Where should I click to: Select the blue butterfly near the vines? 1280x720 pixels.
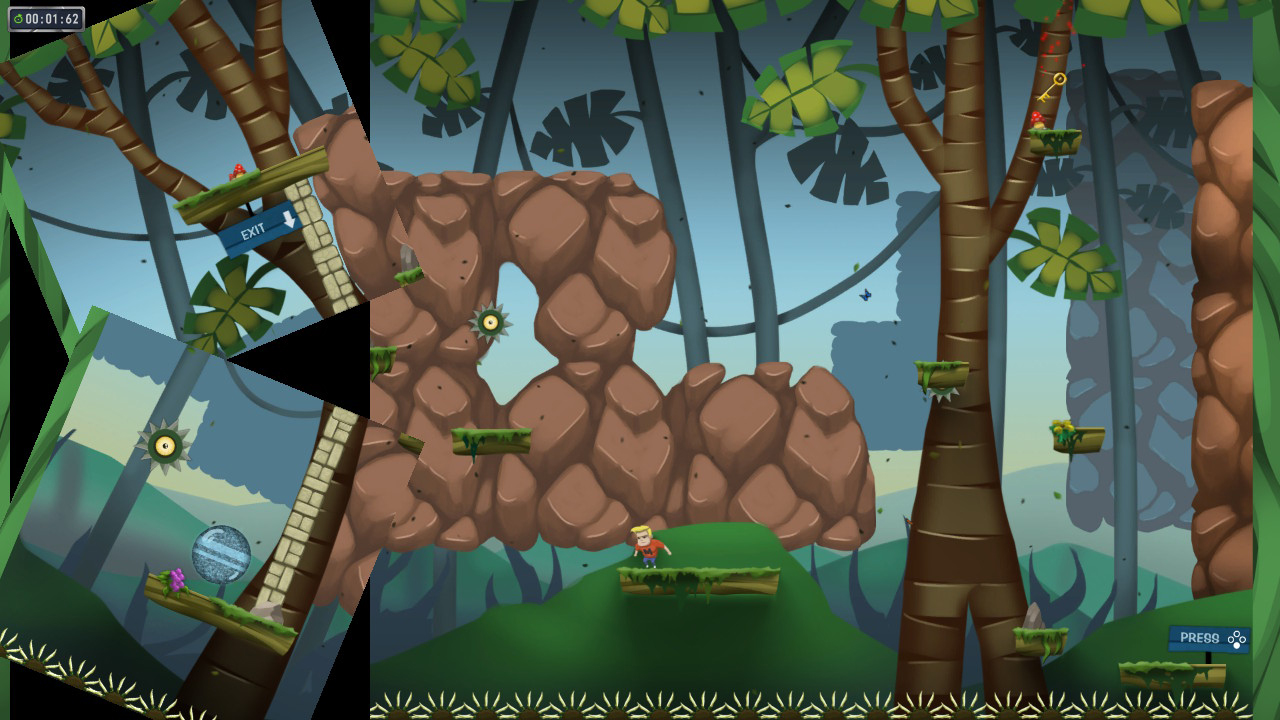(x=865, y=297)
